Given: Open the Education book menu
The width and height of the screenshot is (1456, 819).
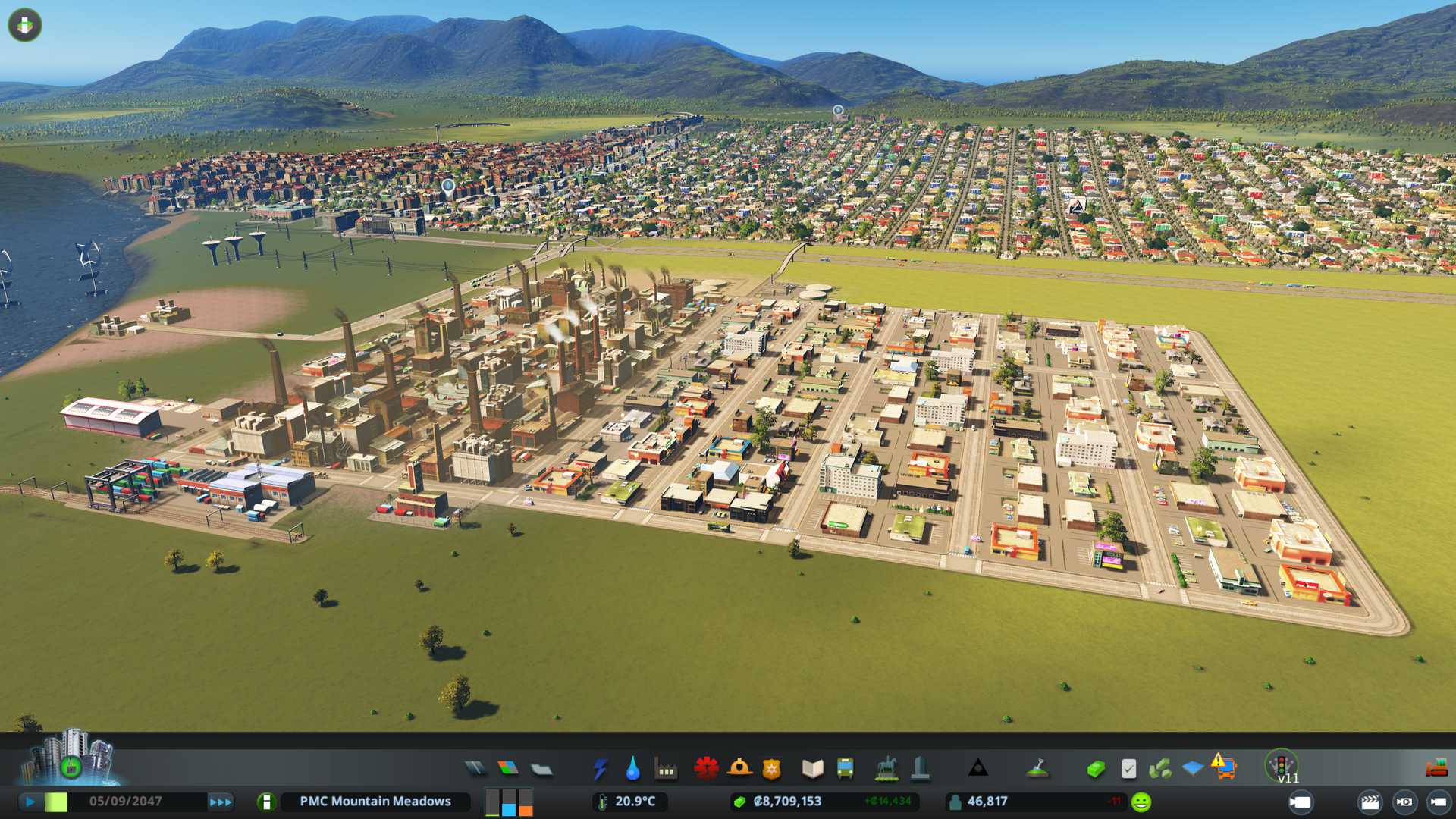Looking at the screenshot, I should coord(812,769).
